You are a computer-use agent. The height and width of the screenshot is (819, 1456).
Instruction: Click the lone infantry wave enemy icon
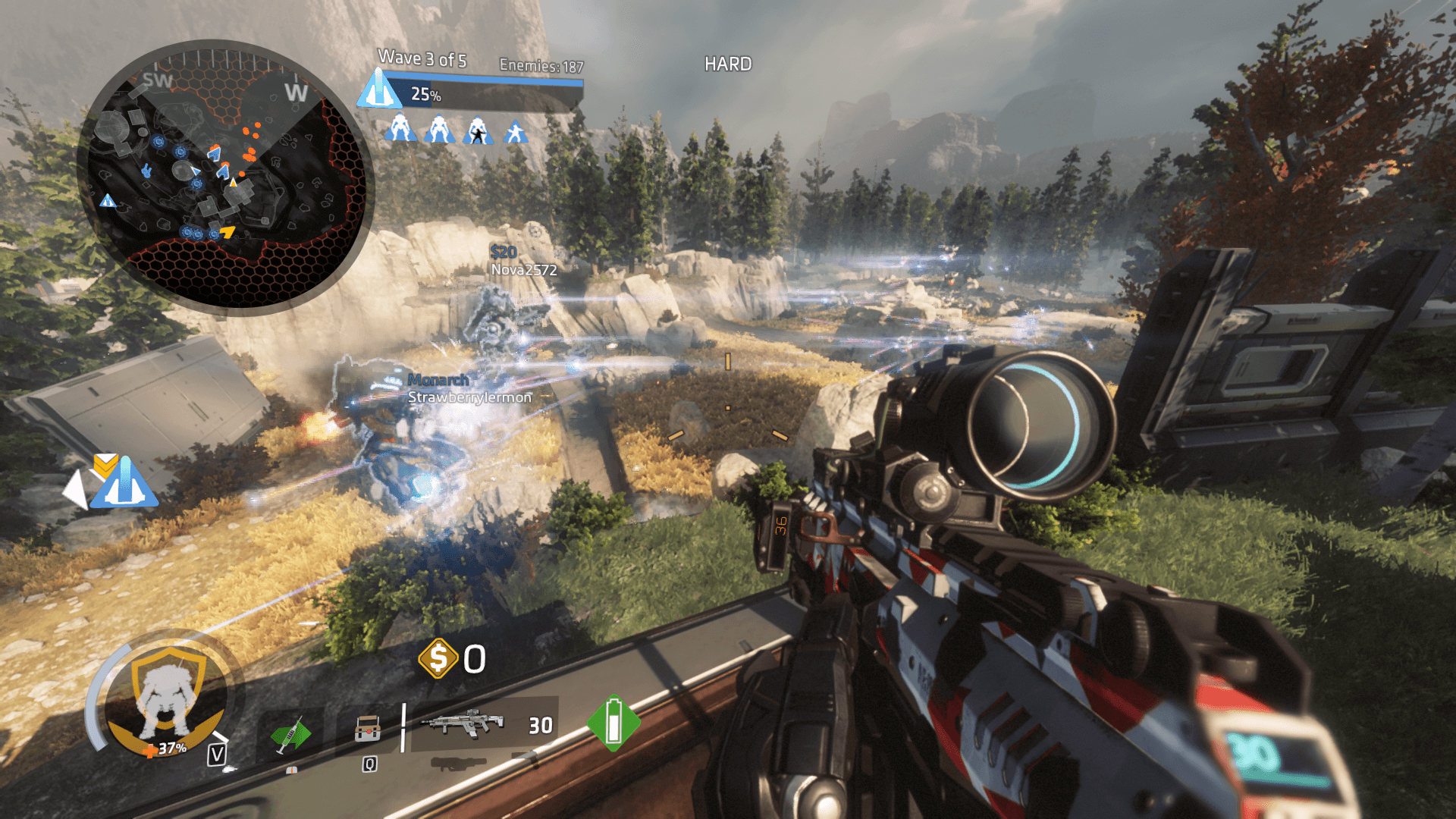pyautogui.click(x=516, y=132)
